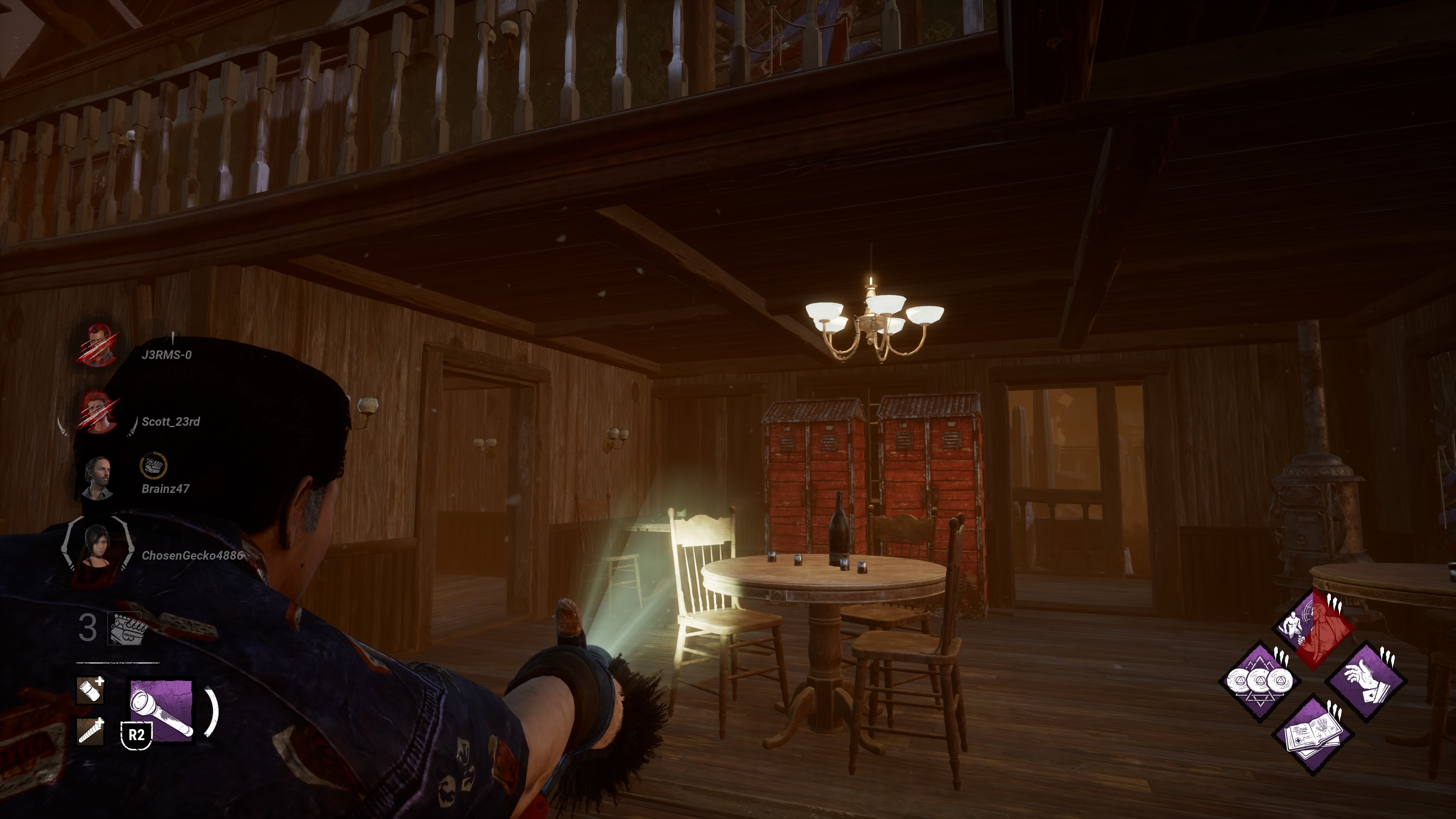Click the half-red perk with bearded man

[1313, 628]
